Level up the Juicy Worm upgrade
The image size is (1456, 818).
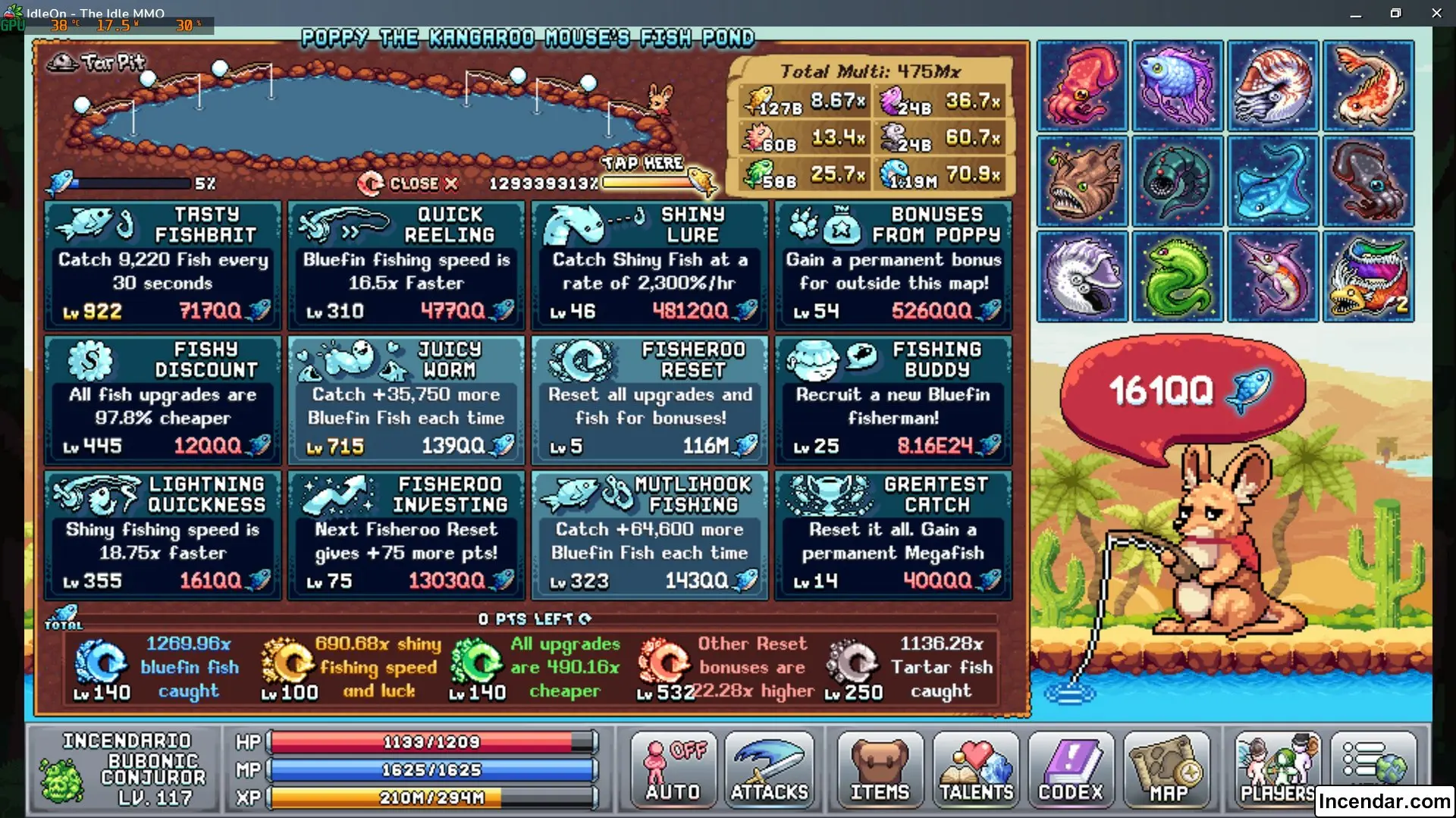(x=406, y=400)
